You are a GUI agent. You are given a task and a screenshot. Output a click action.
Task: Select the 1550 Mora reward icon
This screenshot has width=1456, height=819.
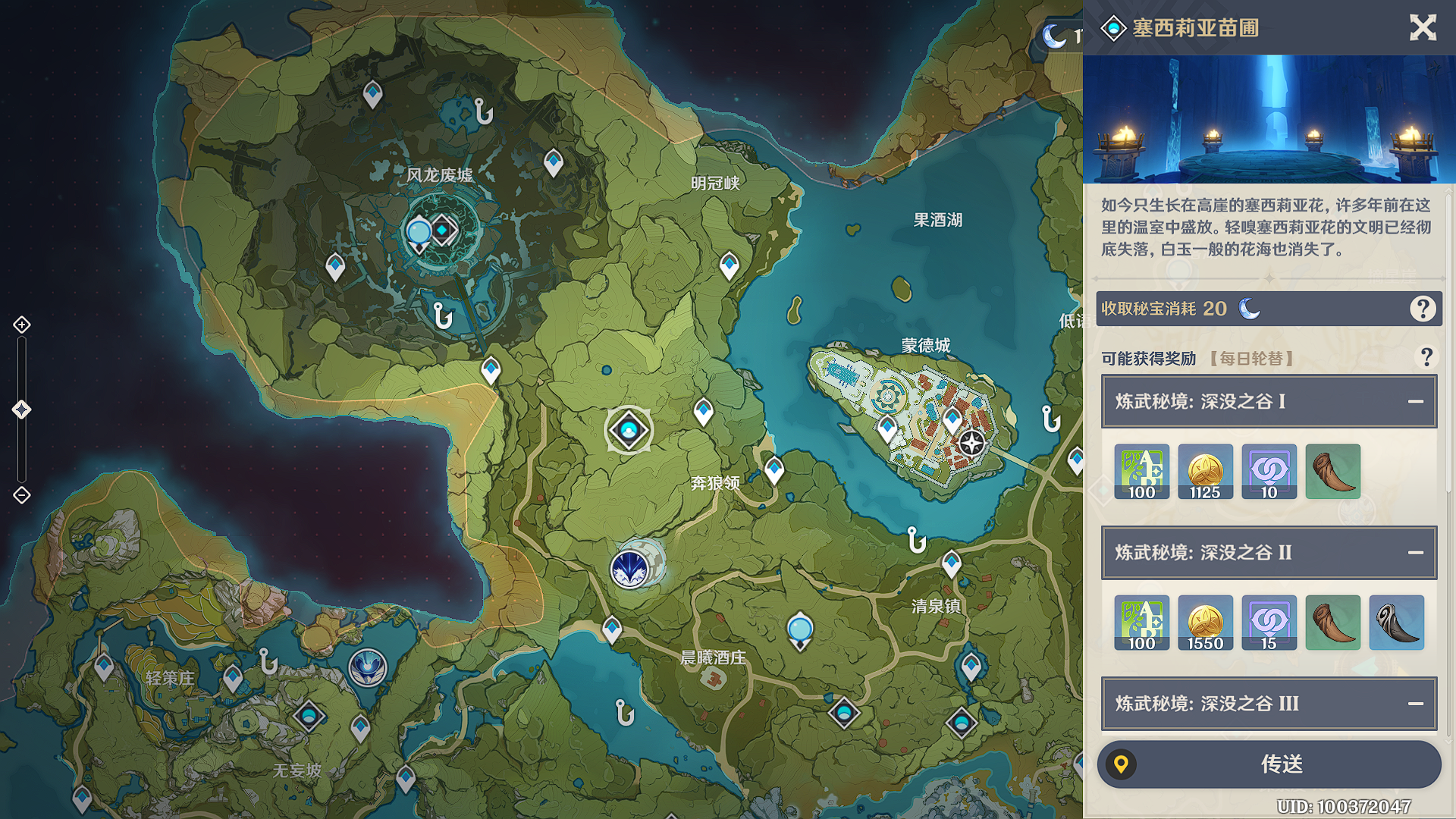click(1205, 623)
